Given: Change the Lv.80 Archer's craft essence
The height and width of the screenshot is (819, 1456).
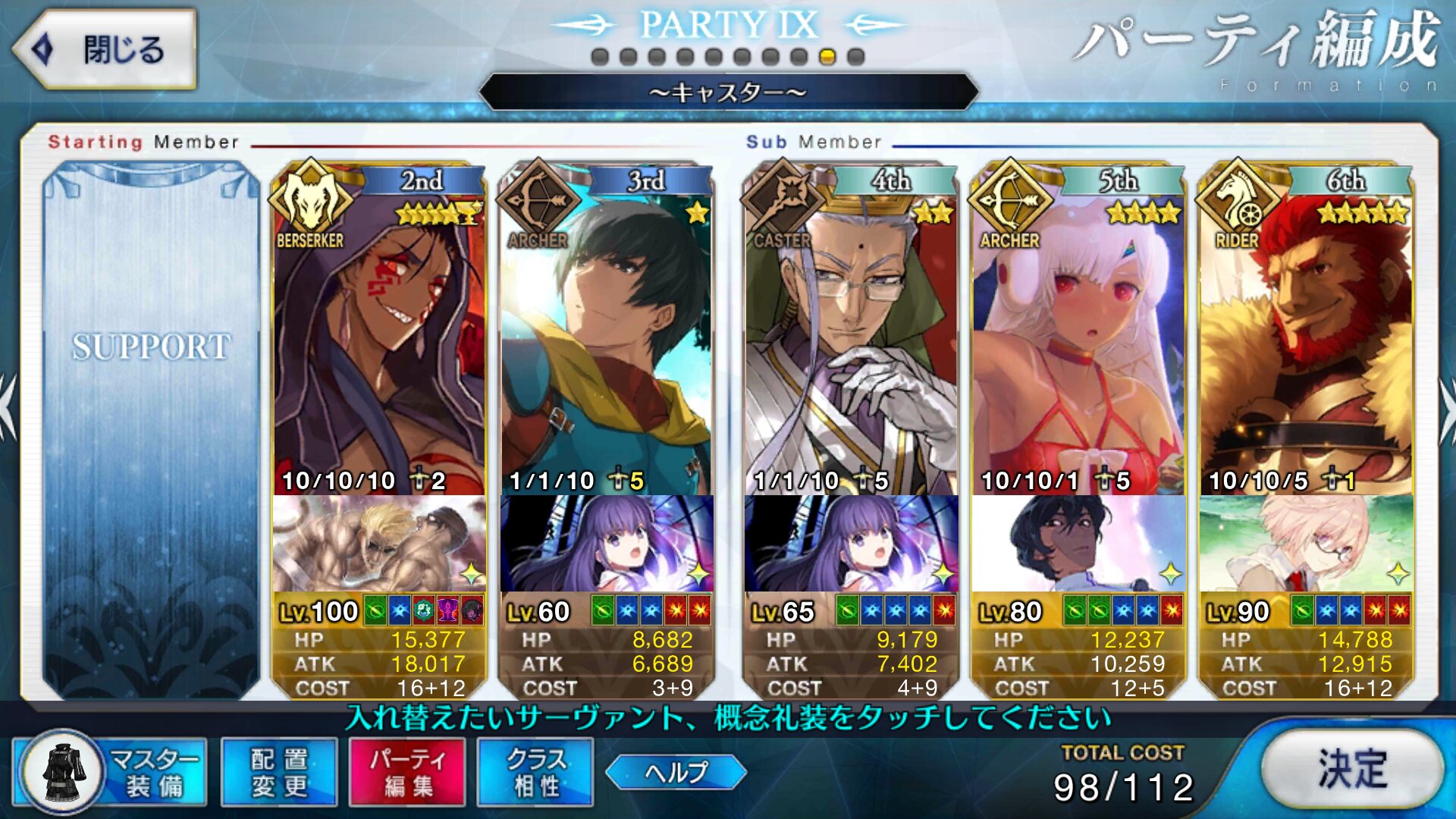Looking at the screenshot, I should 1078,543.
